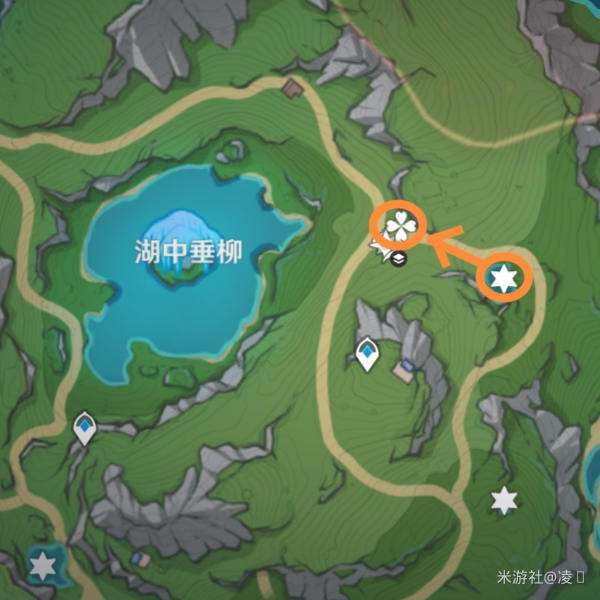Click the layered-stack icon below the clover
This screenshot has width=600, height=600.
399,259
